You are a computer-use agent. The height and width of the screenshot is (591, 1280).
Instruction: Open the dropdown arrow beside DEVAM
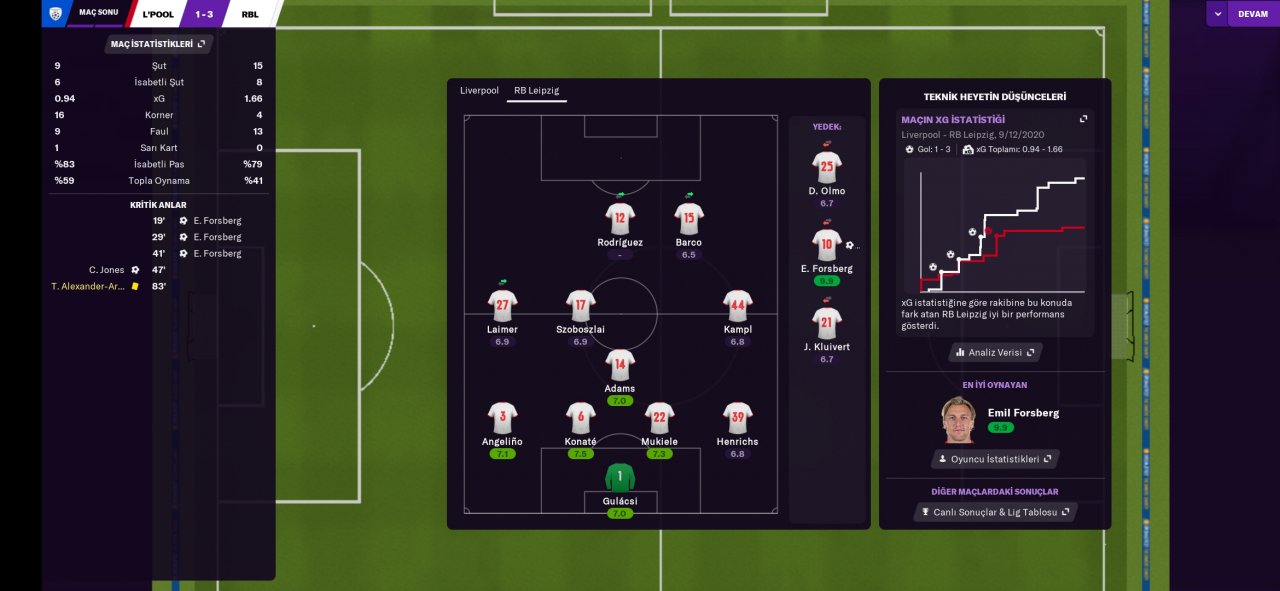point(1217,14)
